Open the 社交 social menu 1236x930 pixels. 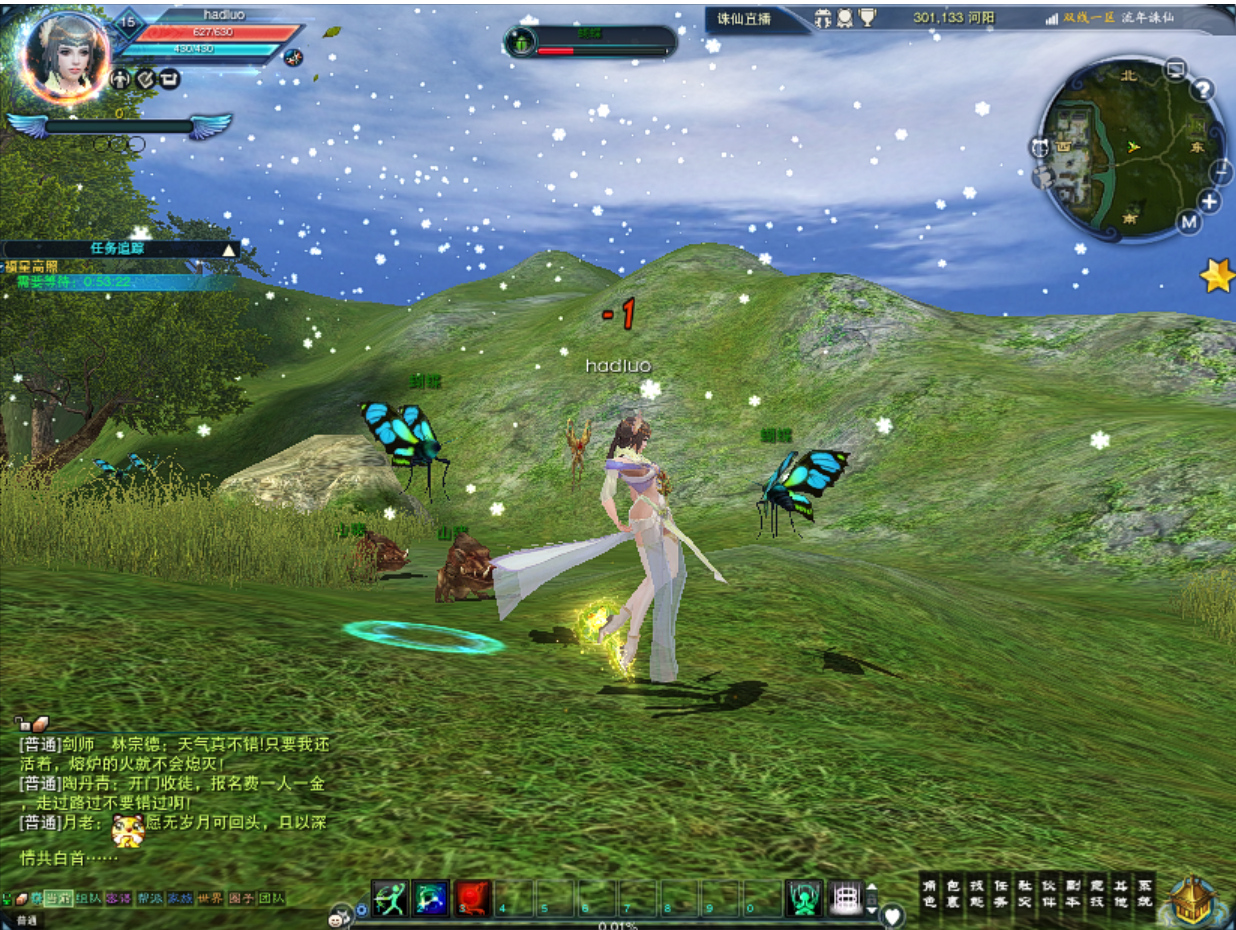(1025, 893)
